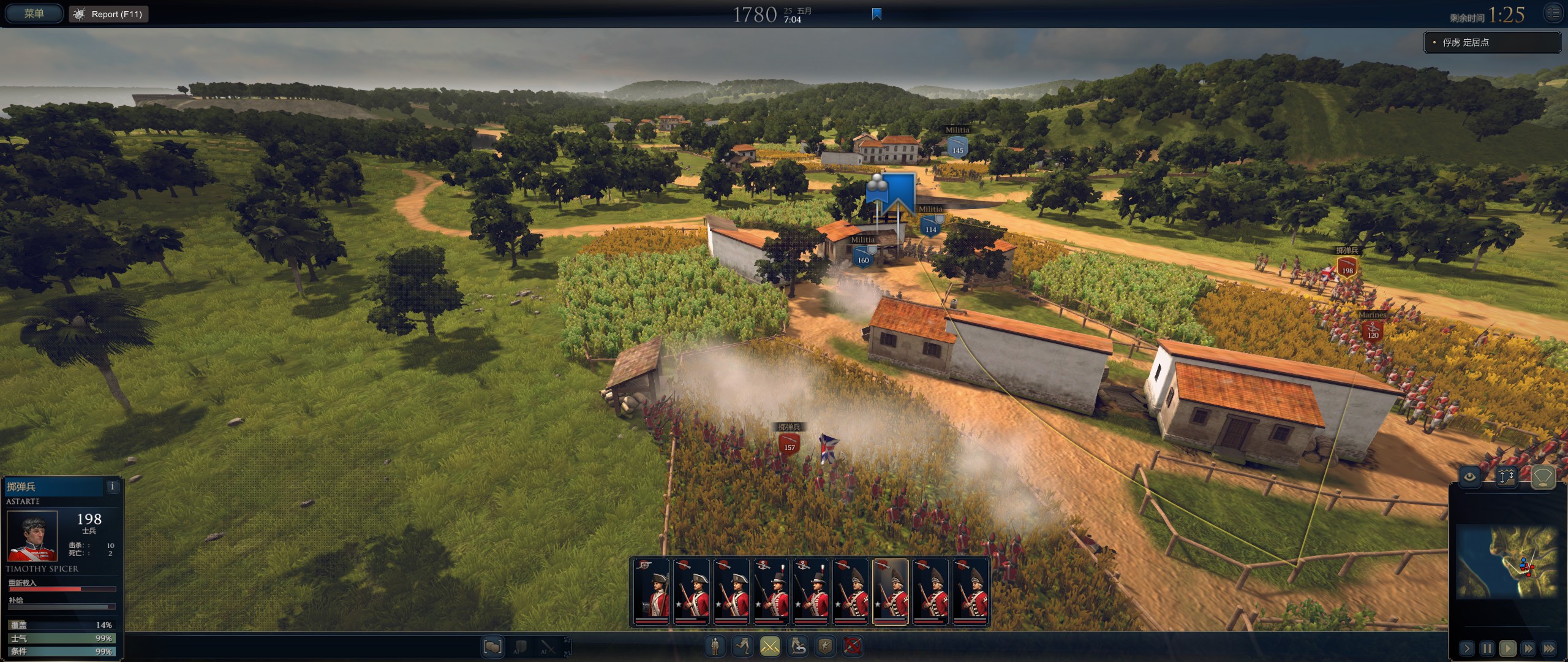This screenshot has width=1568, height=662.
Task: Toggle the crossed sabres charge order
Action: point(770,645)
